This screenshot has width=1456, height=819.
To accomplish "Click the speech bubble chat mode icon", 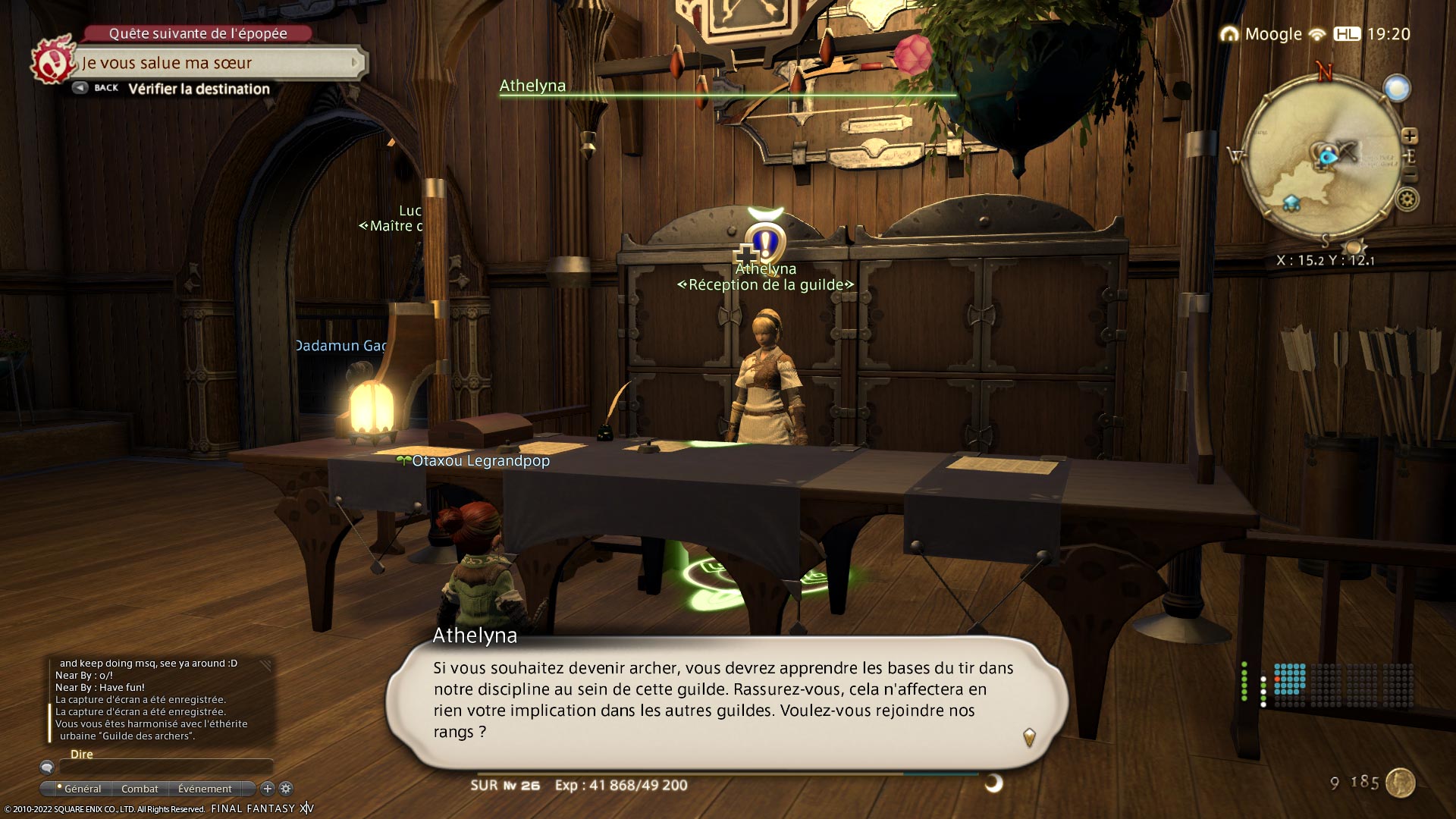I will click(47, 767).
